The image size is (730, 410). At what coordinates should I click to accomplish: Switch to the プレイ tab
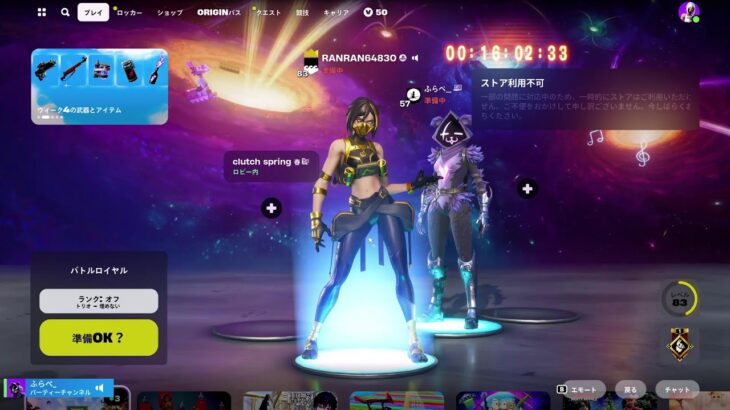coord(93,13)
